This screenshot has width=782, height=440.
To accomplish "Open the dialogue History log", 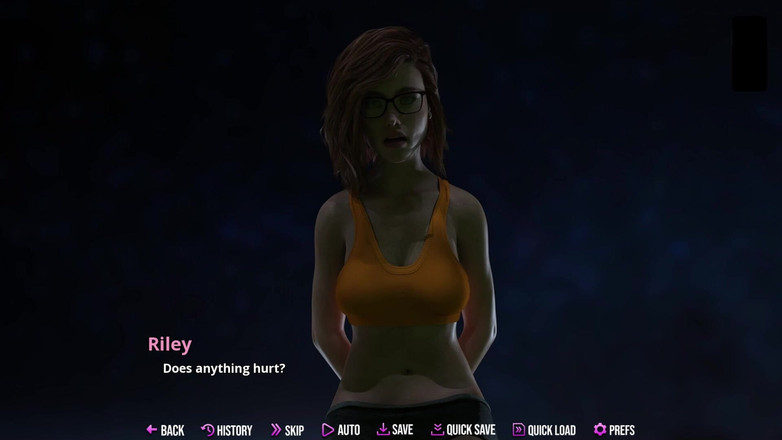I will click(227, 430).
